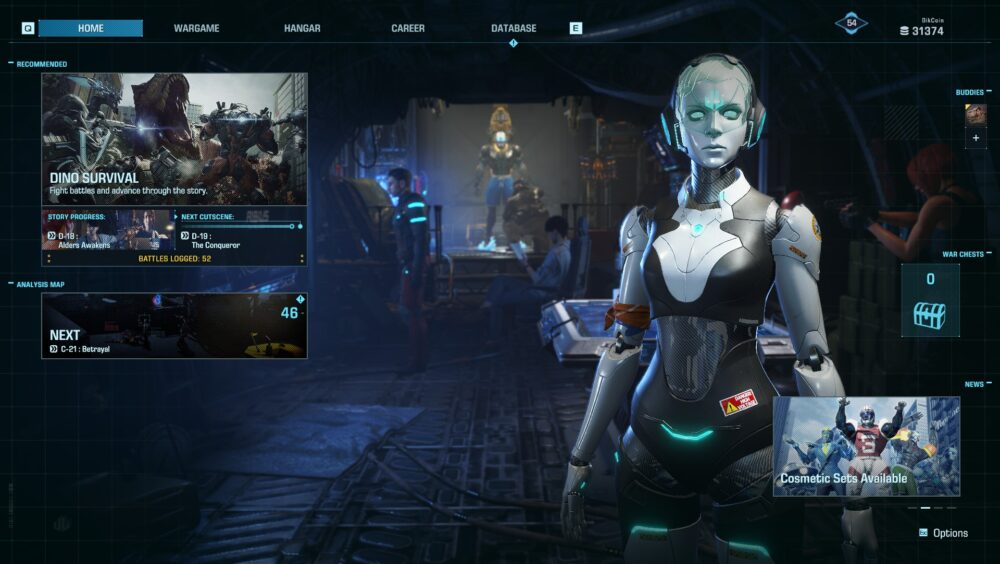Click the player level 54 badge
Screen dimensions: 1000x564
coord(851,23)
